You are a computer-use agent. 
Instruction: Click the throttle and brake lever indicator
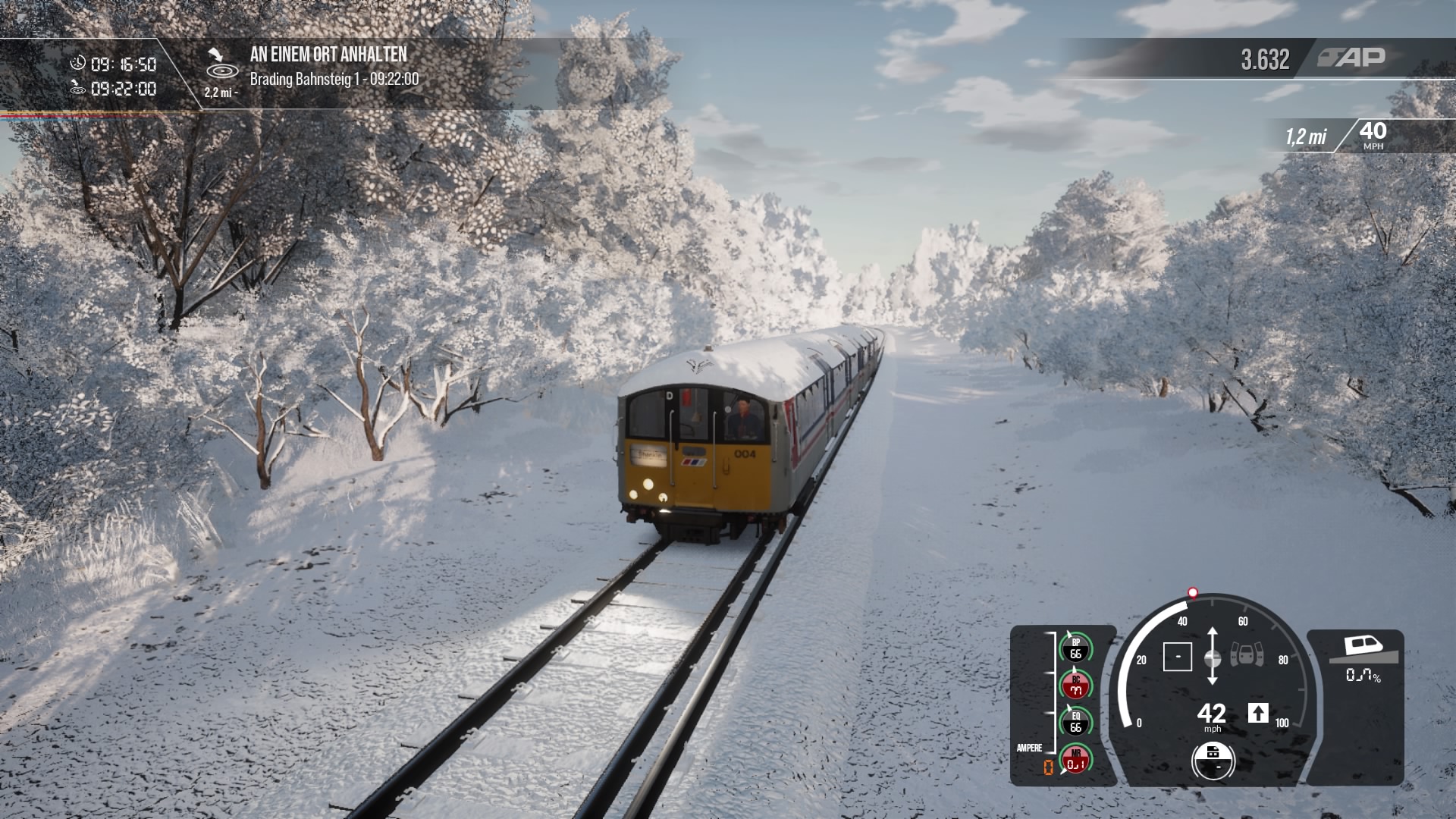coord(1212,657)
